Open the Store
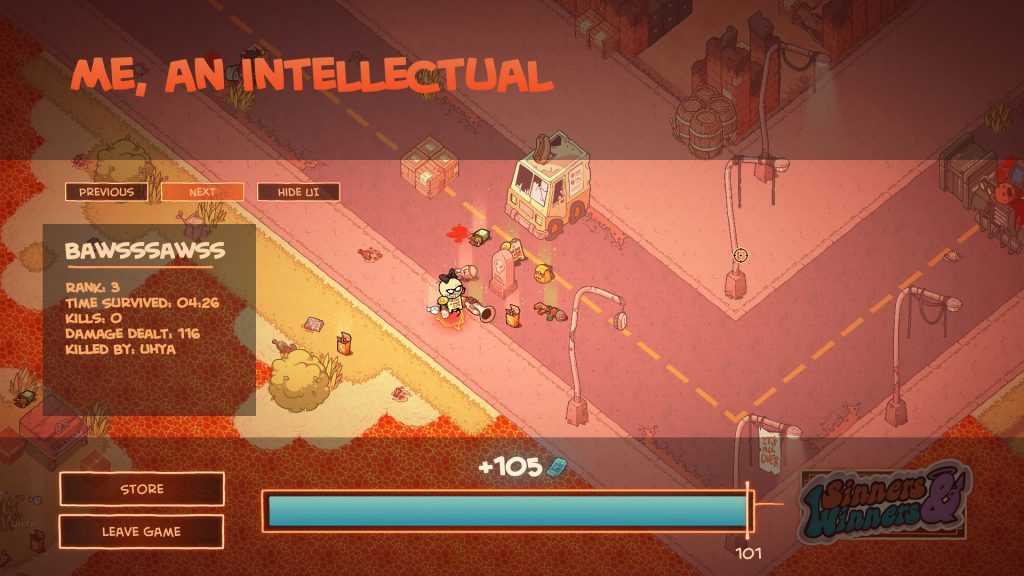The height and width of the screenshot is (576, 1024). pyautogui.click(x=142, y=489)
